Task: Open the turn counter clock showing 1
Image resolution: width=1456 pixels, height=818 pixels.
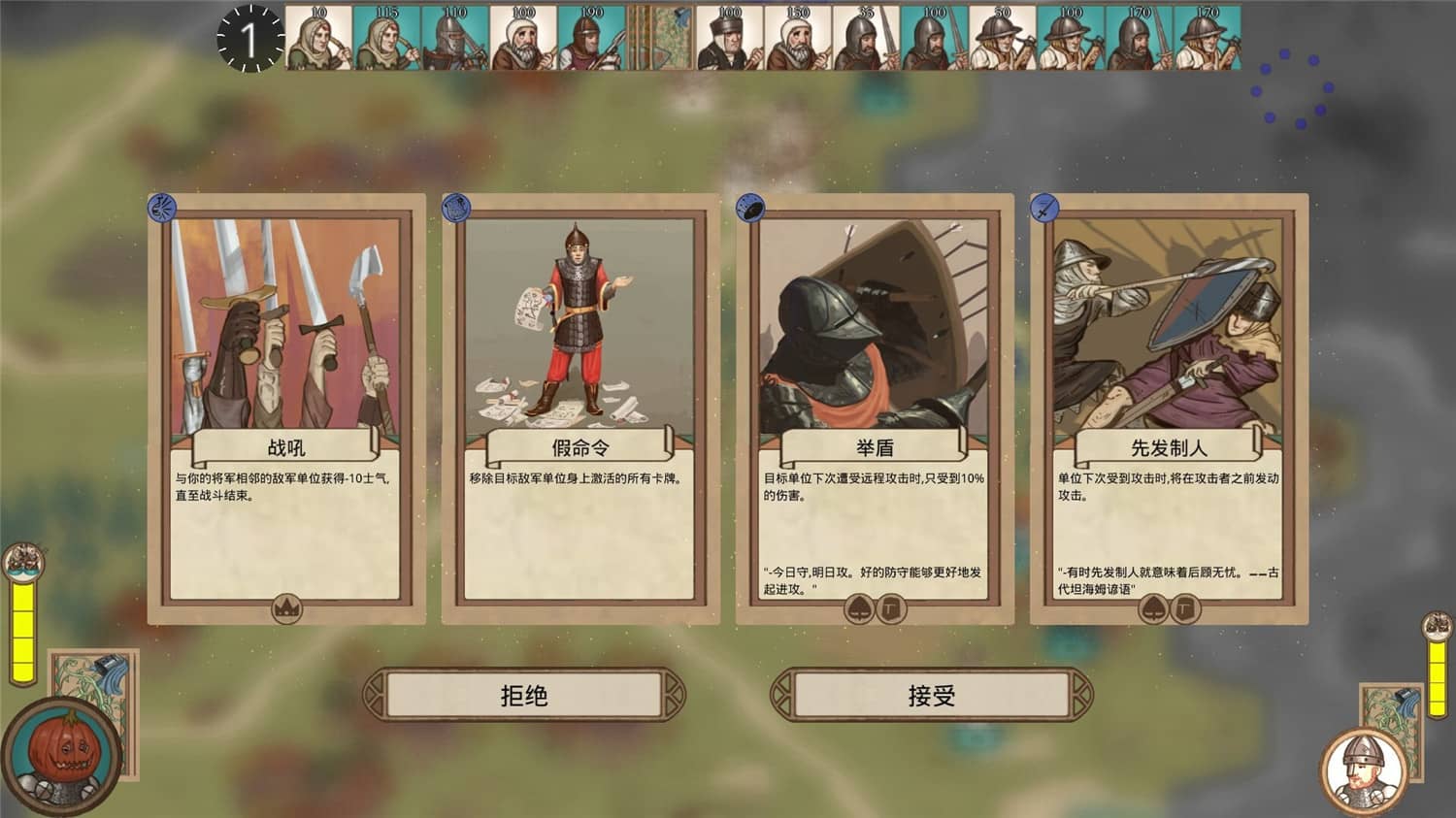Action: tap(248, 37)
